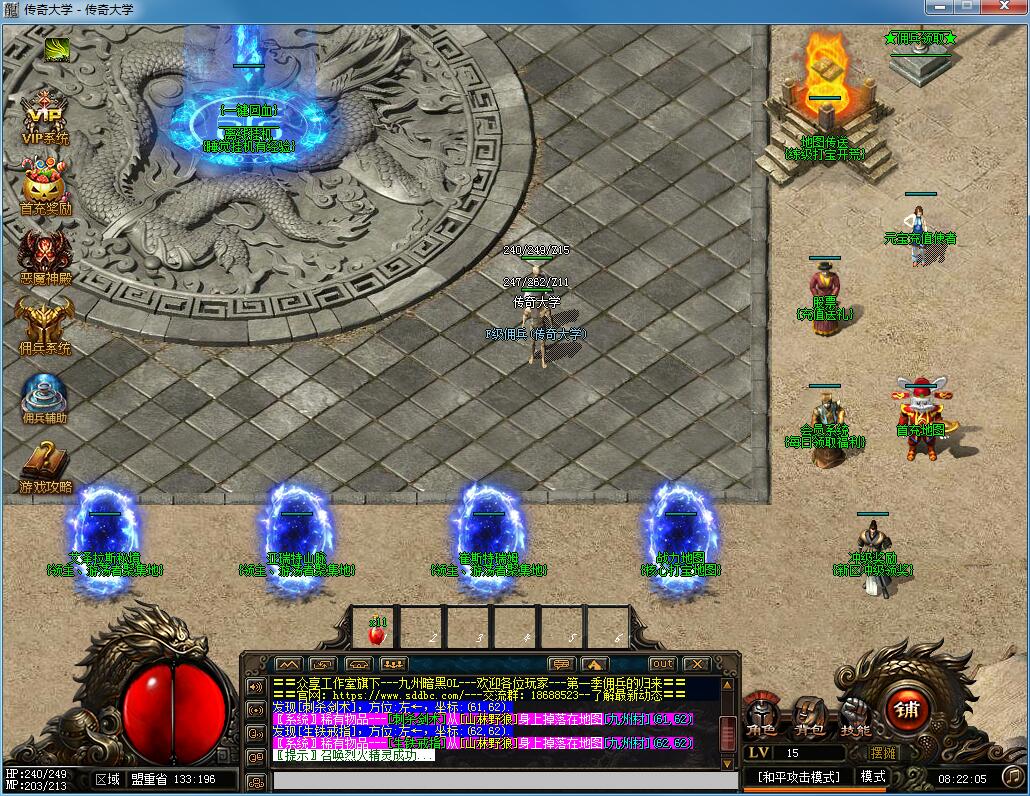
Task: Activate the 佣兵辅助 icon
Action: click(44, 396)
